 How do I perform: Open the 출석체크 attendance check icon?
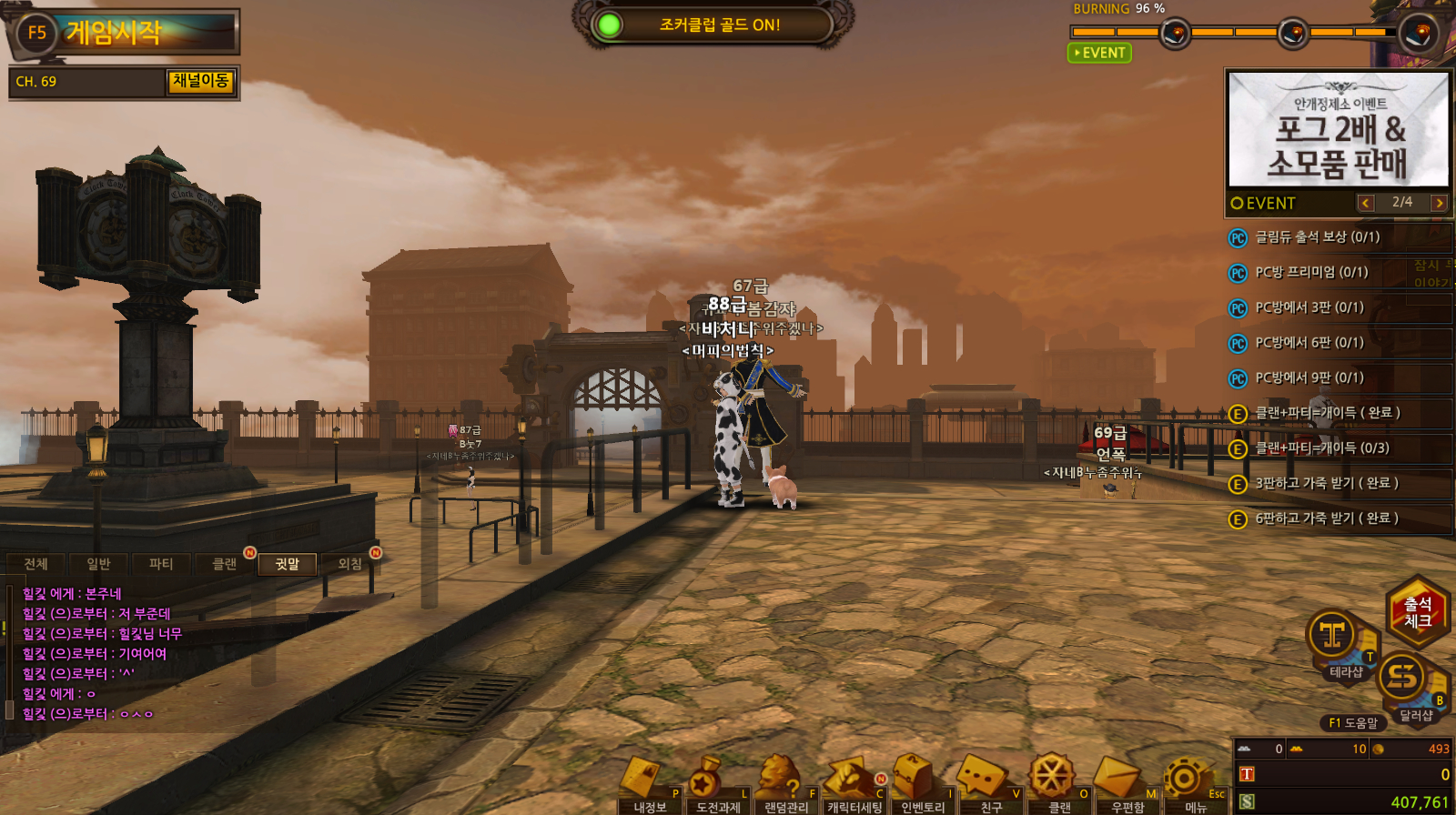[1417, 611]
